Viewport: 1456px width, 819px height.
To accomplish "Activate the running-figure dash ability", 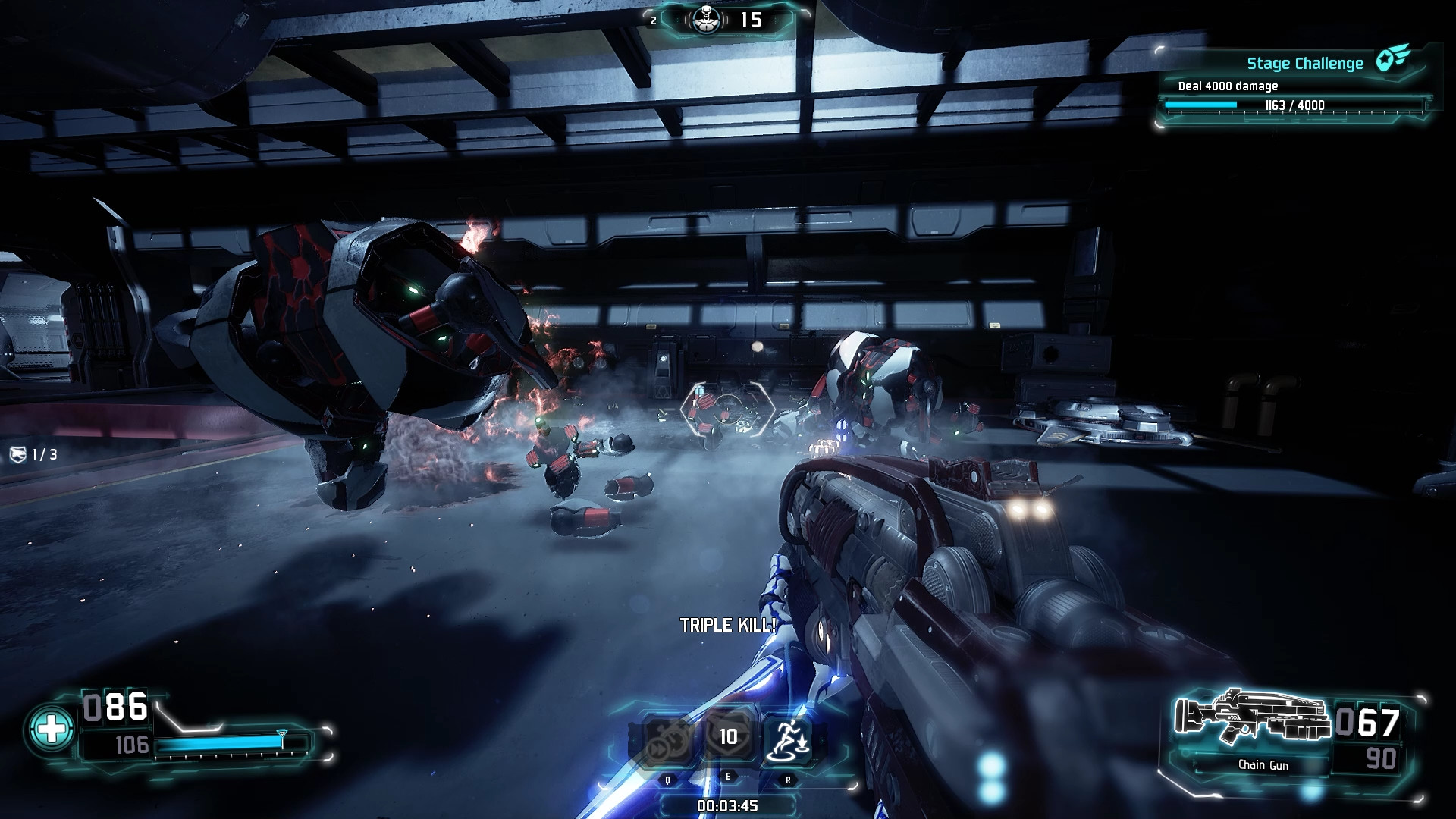I will pyautogui.click(x=788, y=739).
